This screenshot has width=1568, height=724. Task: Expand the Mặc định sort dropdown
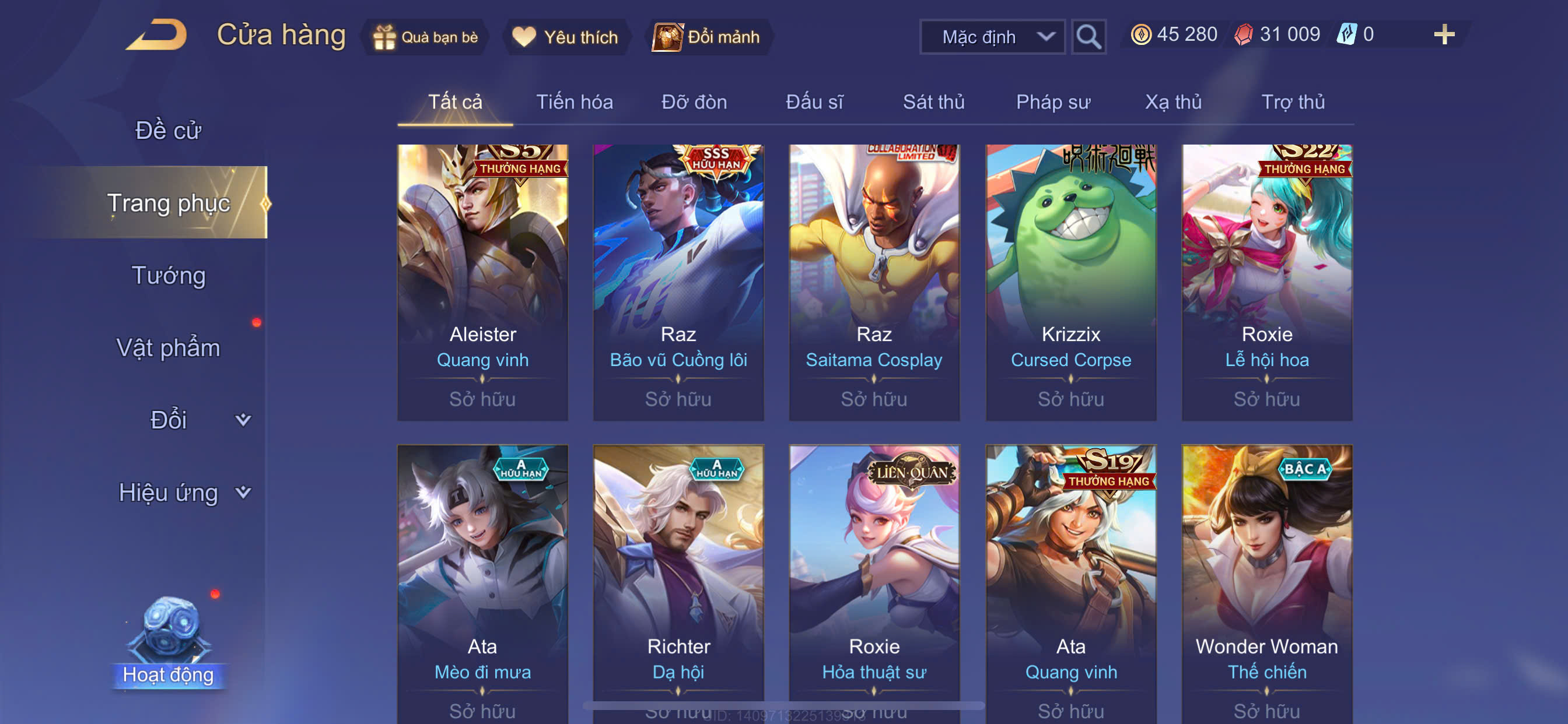992,37
